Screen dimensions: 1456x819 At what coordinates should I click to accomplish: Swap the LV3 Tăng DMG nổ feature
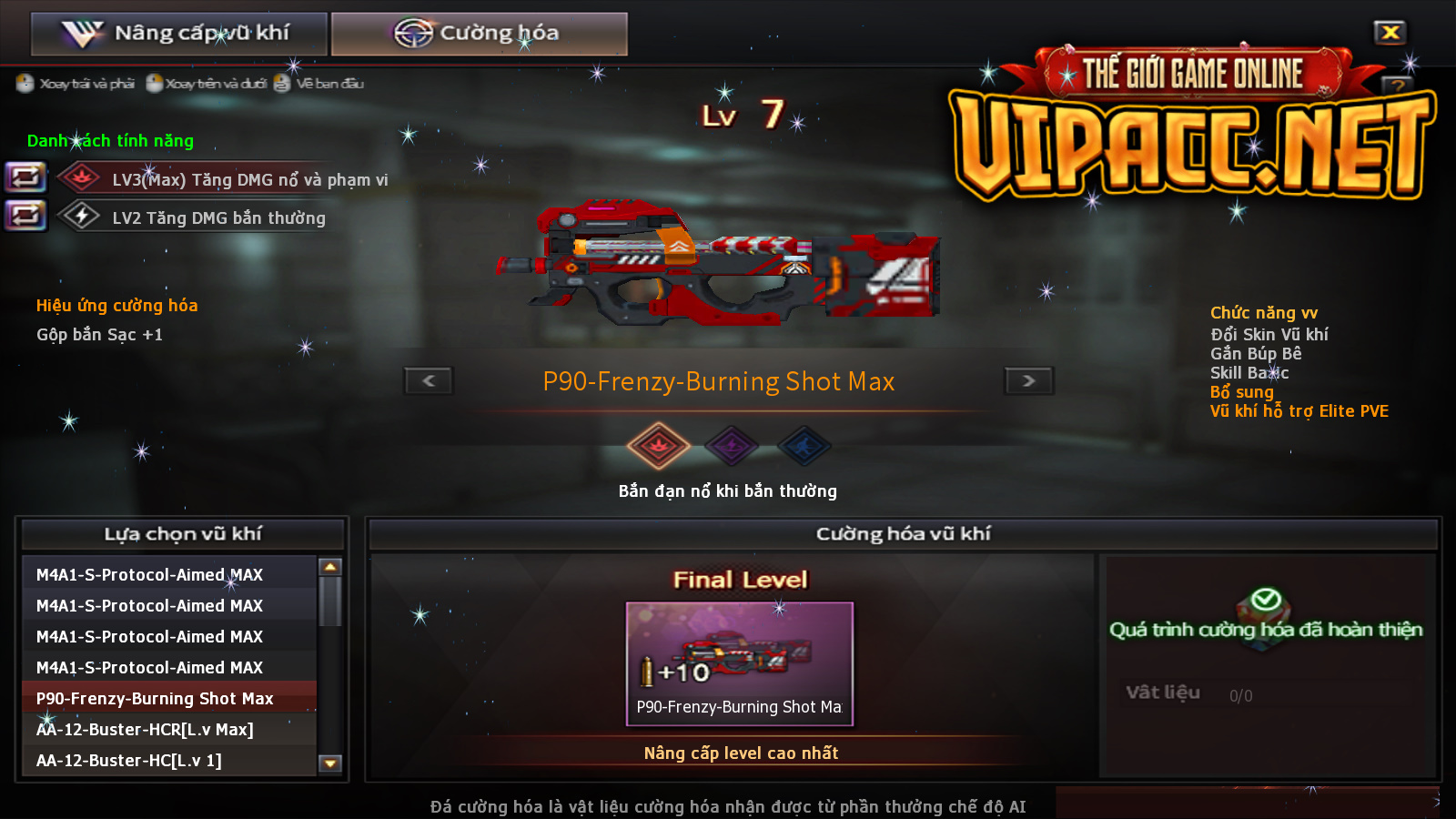point(25,177)
